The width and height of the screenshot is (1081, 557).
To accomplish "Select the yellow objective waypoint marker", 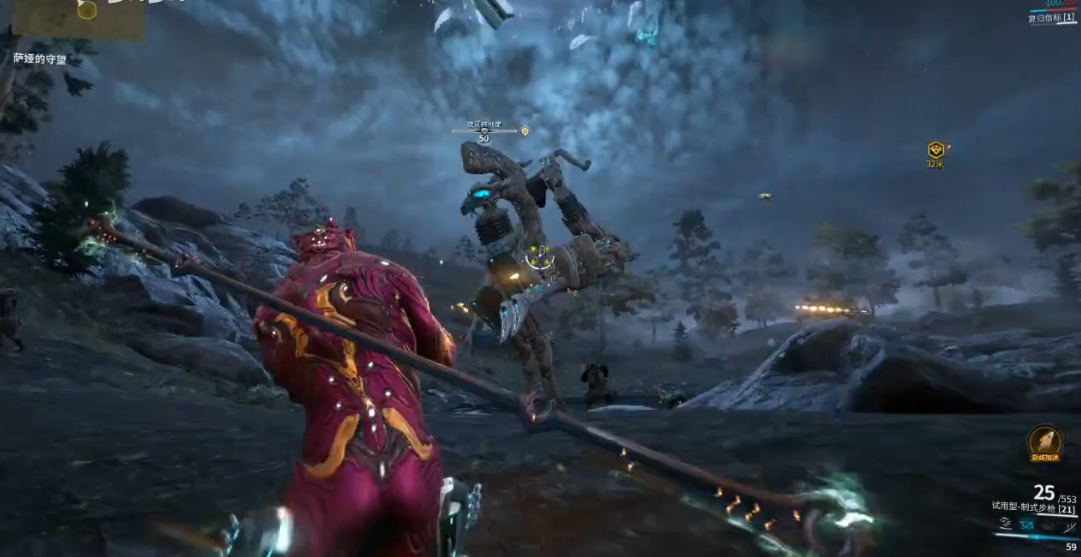I will [936, 150].
